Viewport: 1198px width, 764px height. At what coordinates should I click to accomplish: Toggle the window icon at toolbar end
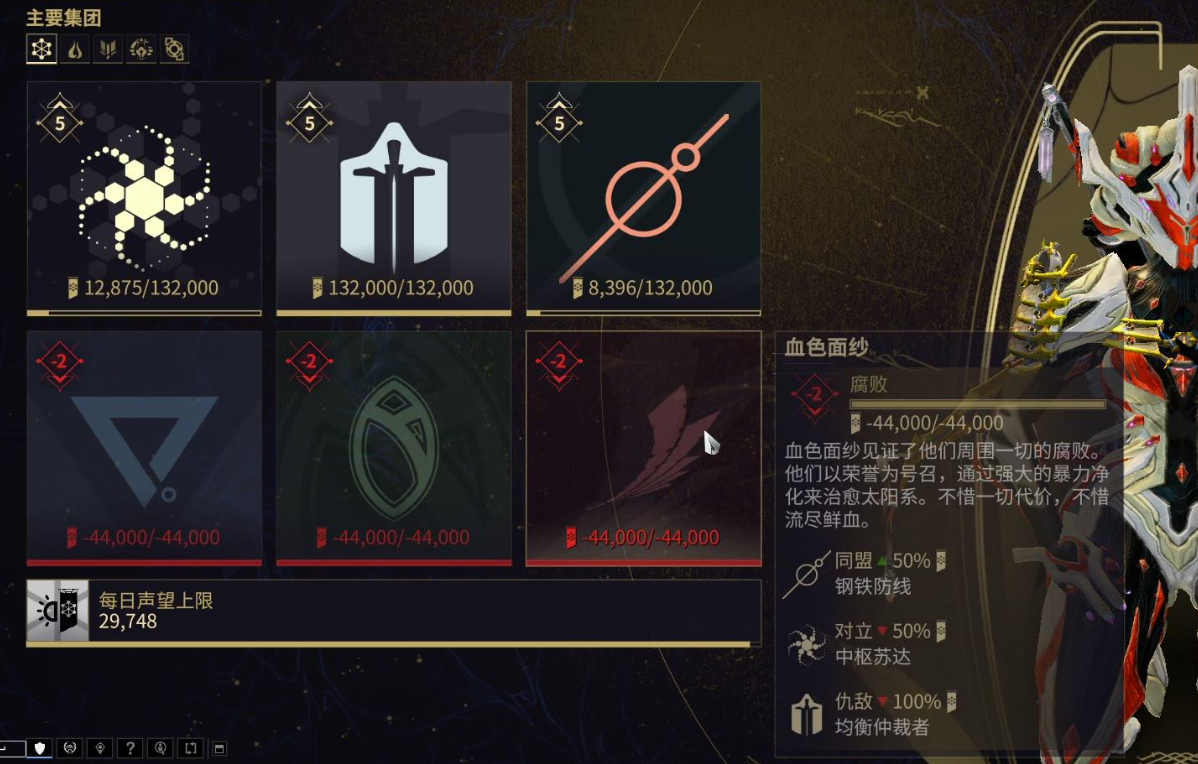point(220,748)
